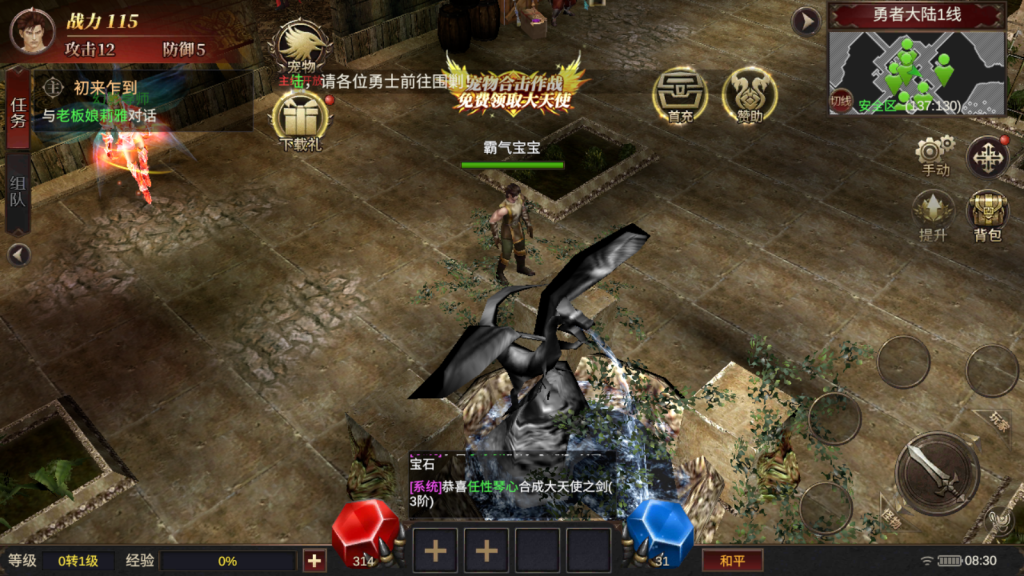Open the player portrait profile
Screen dimensions: 1024x576
[32, 30]
